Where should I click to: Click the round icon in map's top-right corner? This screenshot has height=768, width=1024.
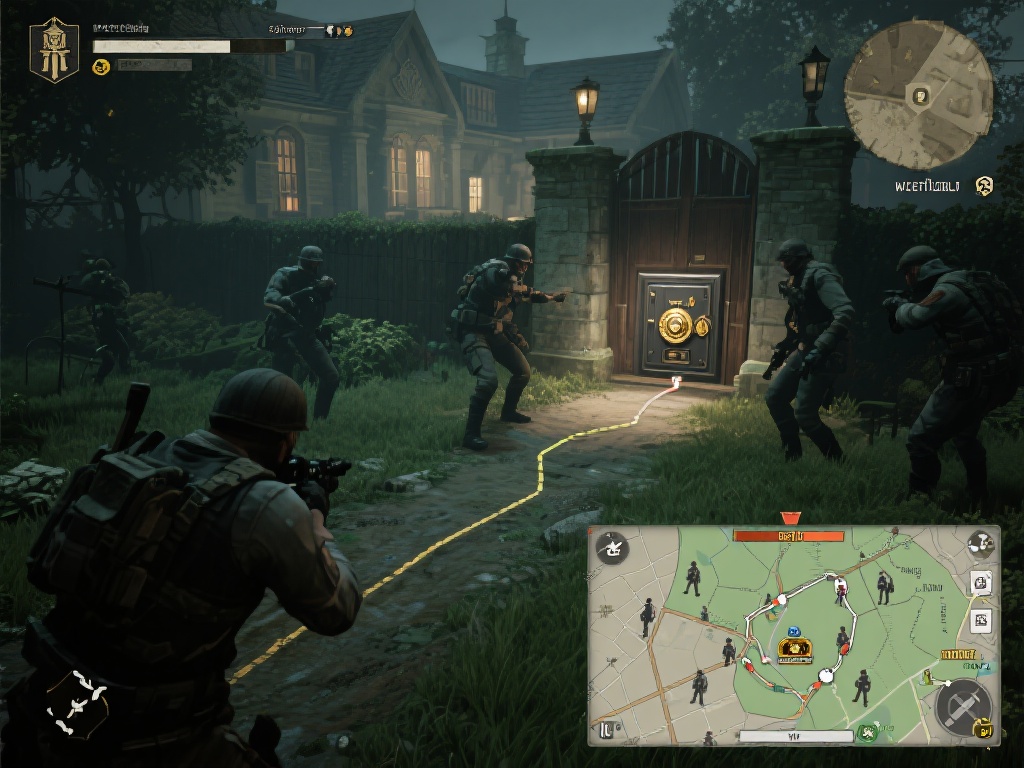pyautogui.click(x=980, y=544)
